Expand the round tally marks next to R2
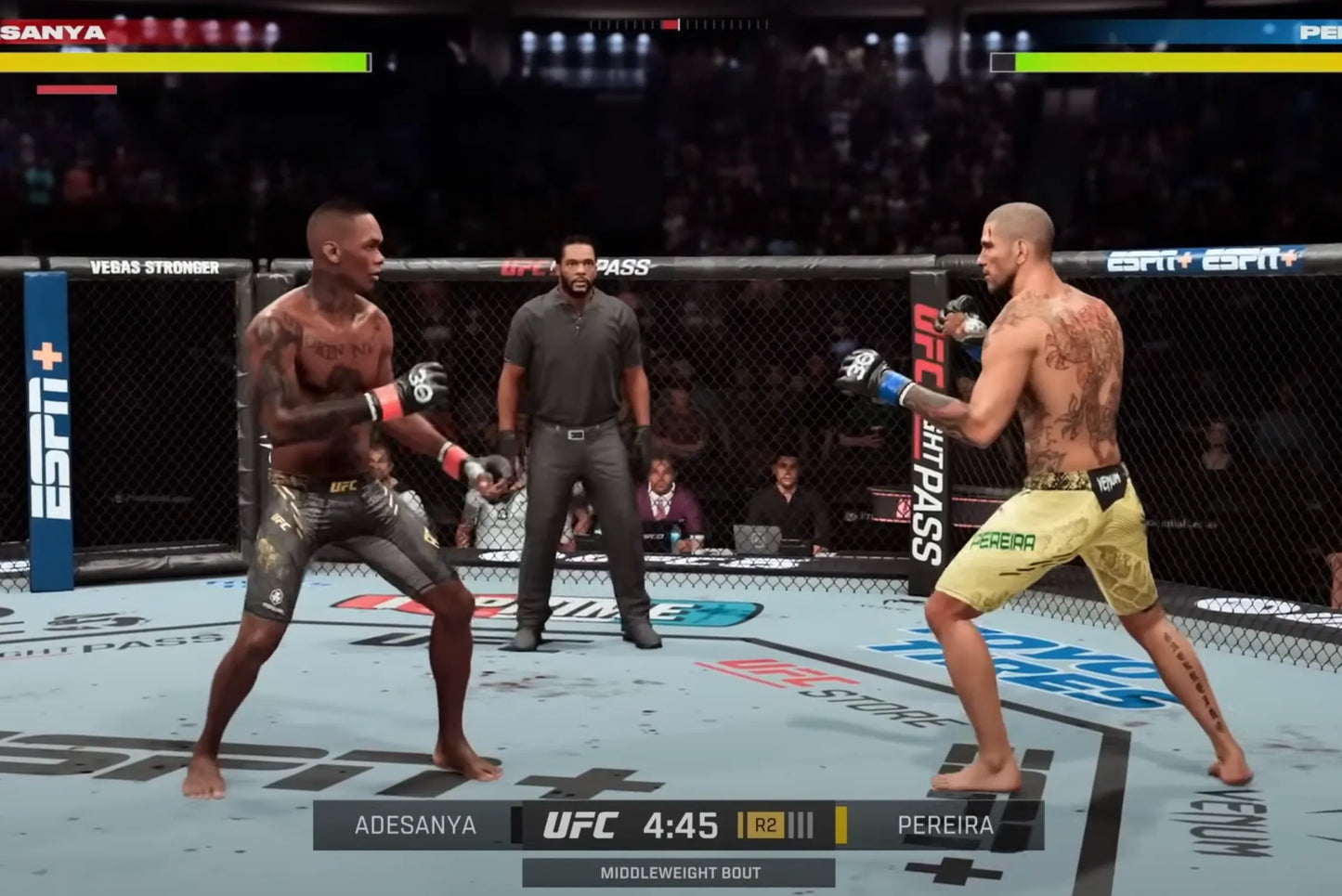Image resolution: width=1342 pixels, height=896 pixels. tap(799, 823)
